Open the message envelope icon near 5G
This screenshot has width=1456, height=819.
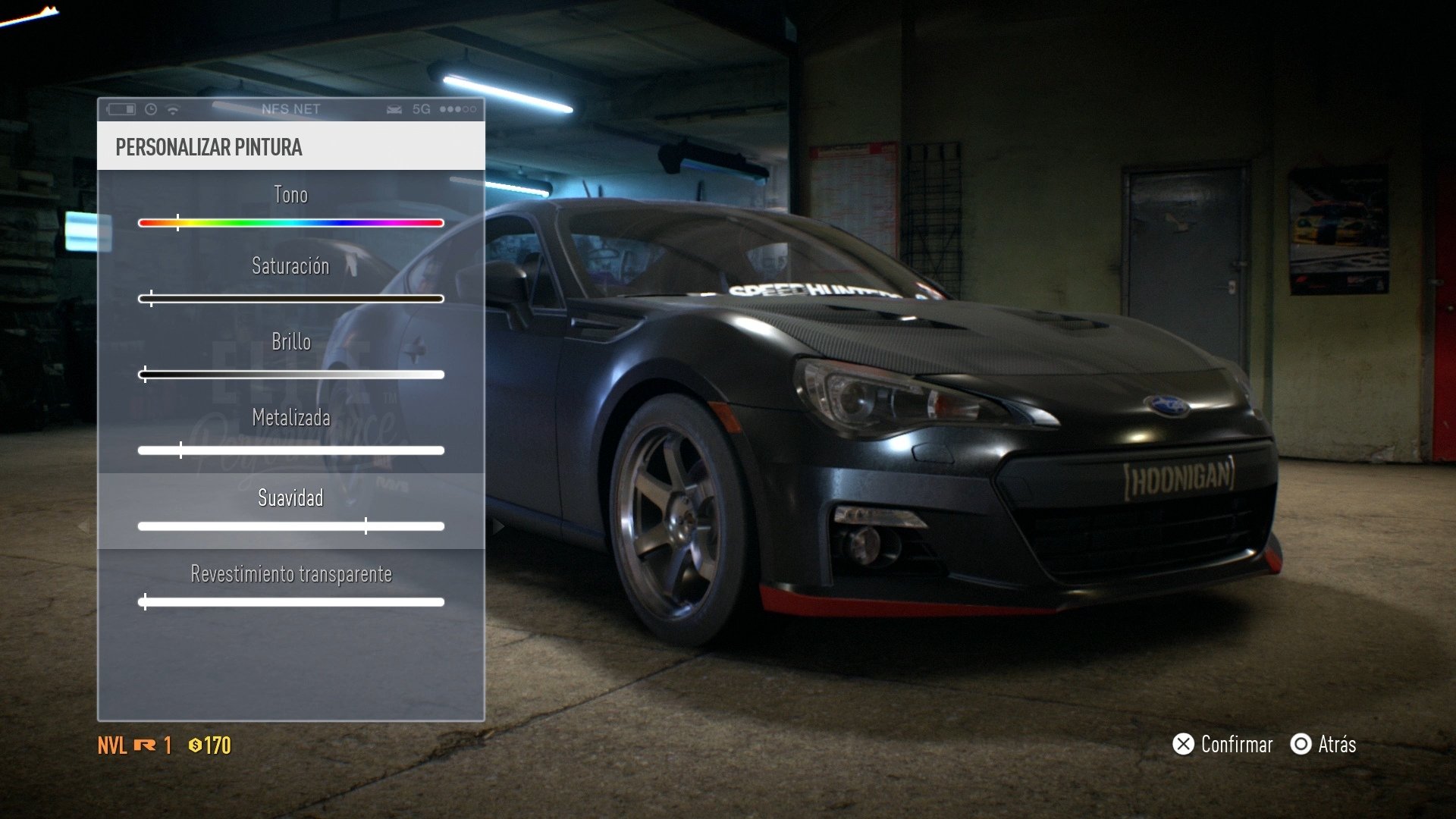point(395,109)
